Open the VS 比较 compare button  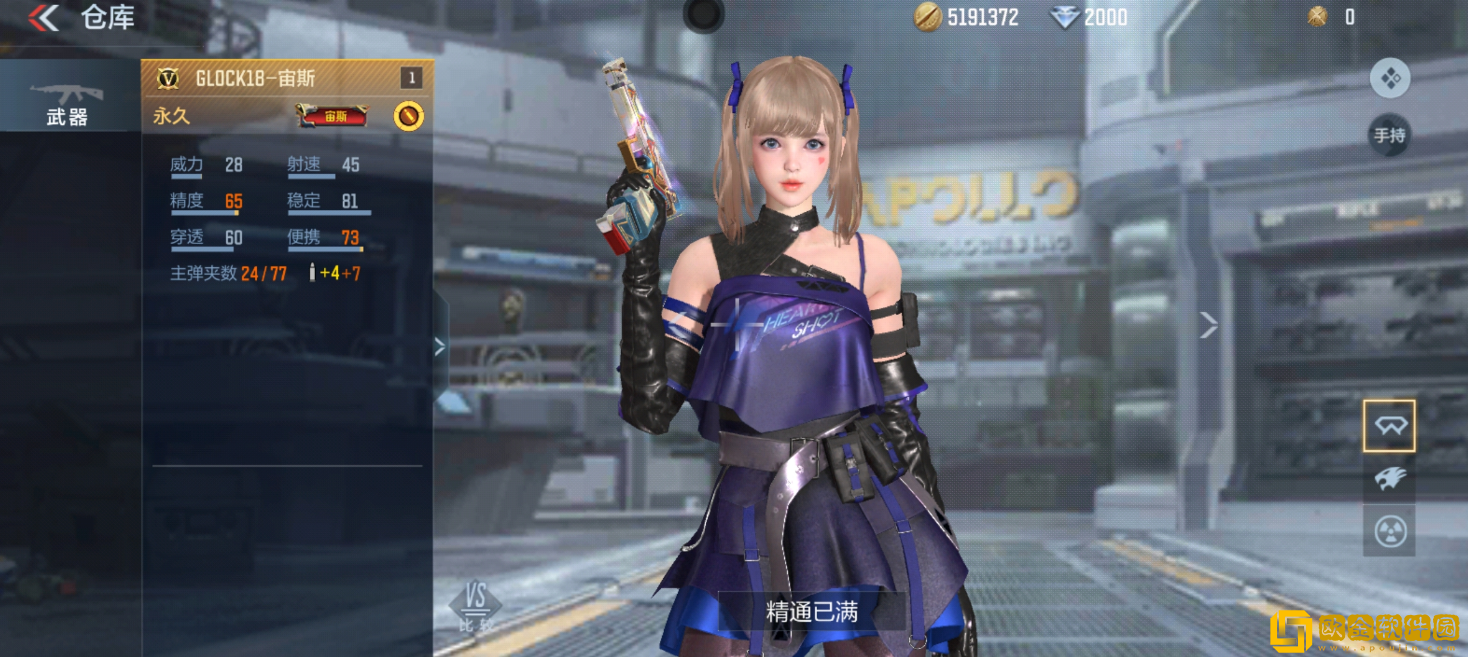tap(476, 606)
